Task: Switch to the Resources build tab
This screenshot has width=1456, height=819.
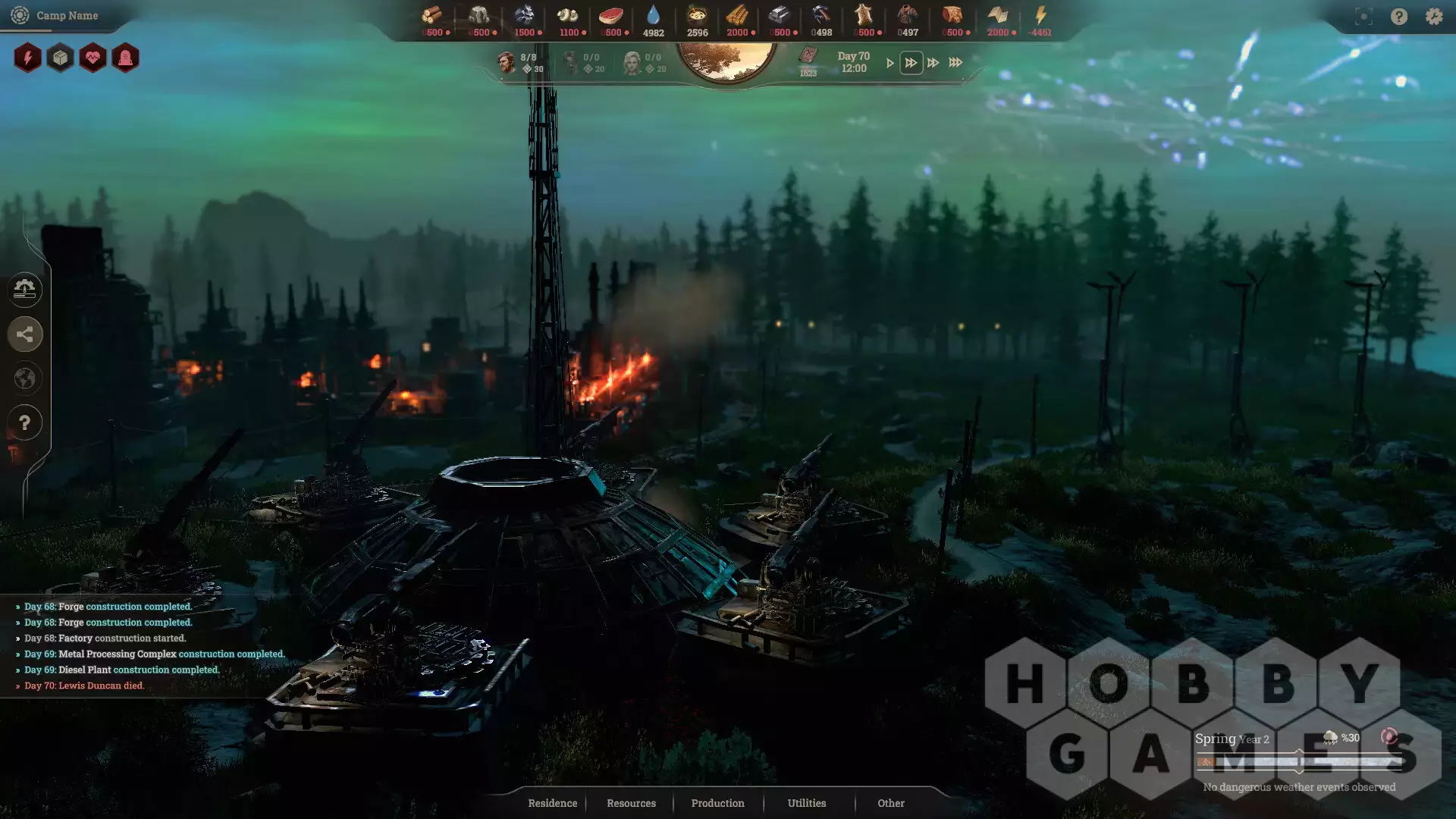Action: pos(631,803)
